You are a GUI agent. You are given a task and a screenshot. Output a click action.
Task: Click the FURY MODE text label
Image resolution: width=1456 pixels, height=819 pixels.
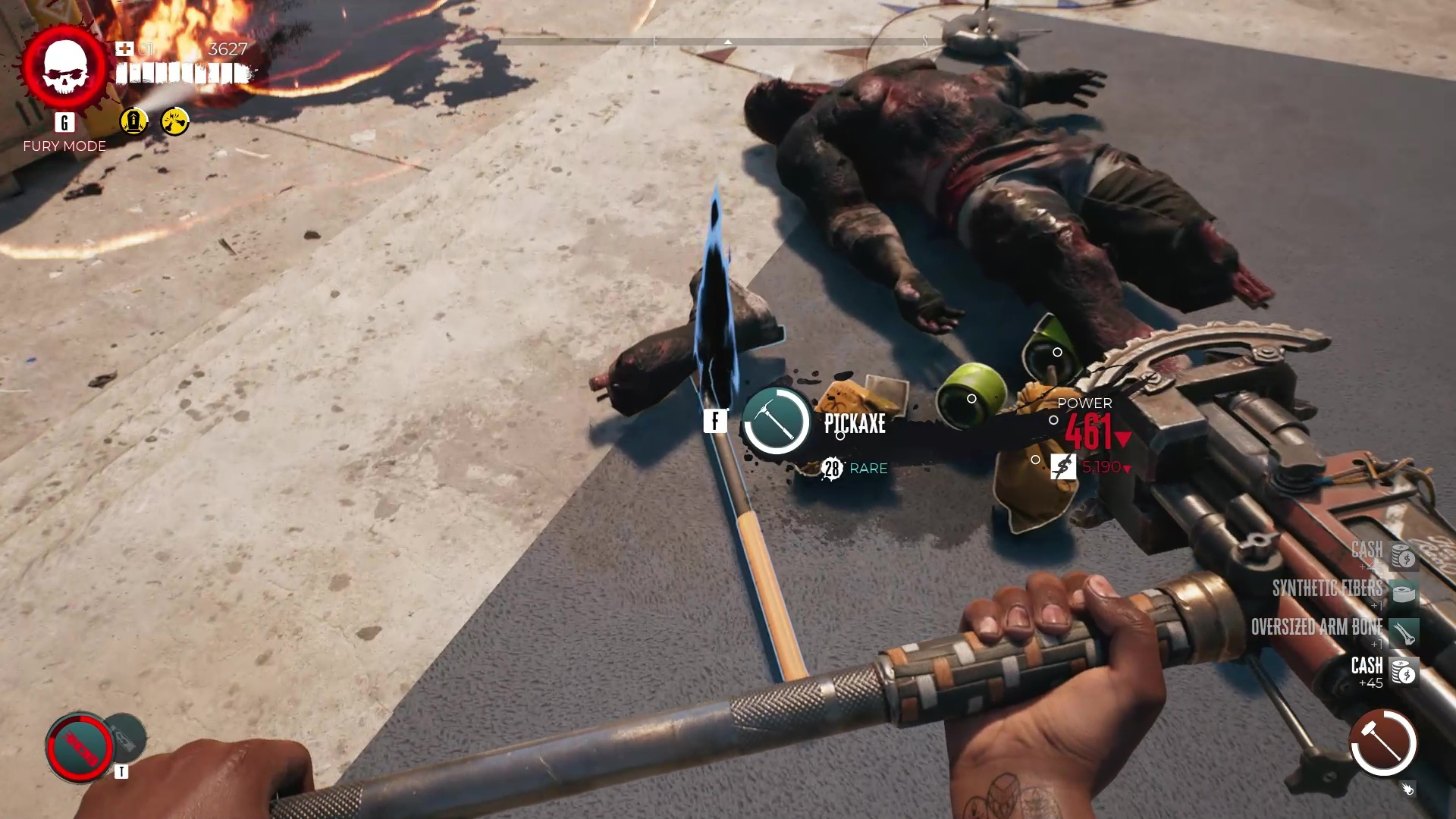pyautogui.click(x=64, y=146)
